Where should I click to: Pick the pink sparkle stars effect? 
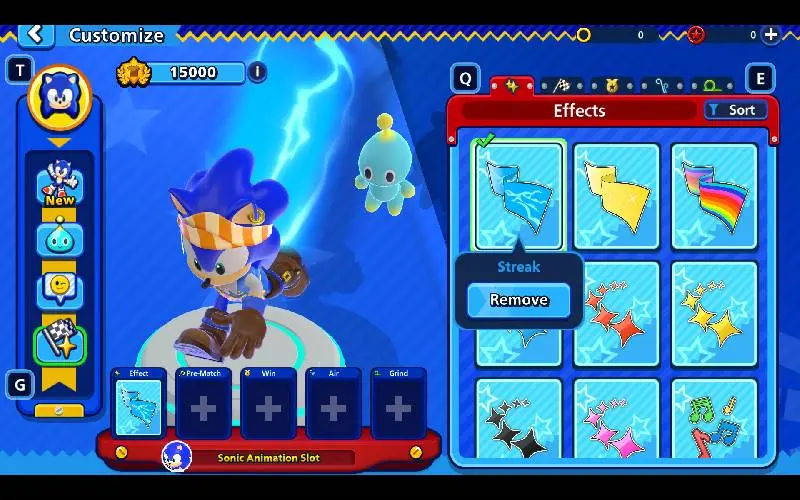coord(617,422)
